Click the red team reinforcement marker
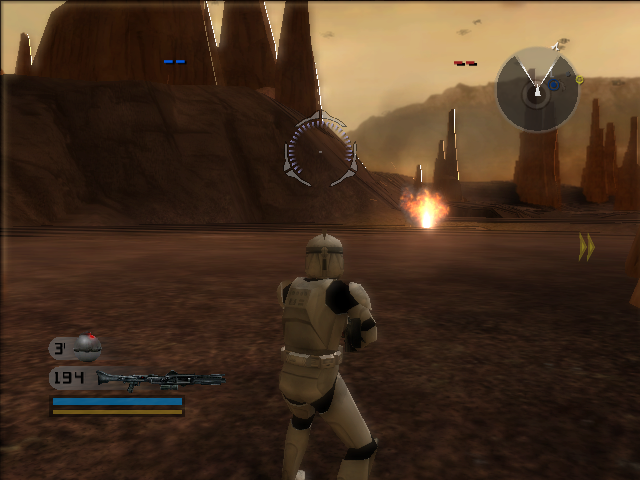 [x=465, y=63]
